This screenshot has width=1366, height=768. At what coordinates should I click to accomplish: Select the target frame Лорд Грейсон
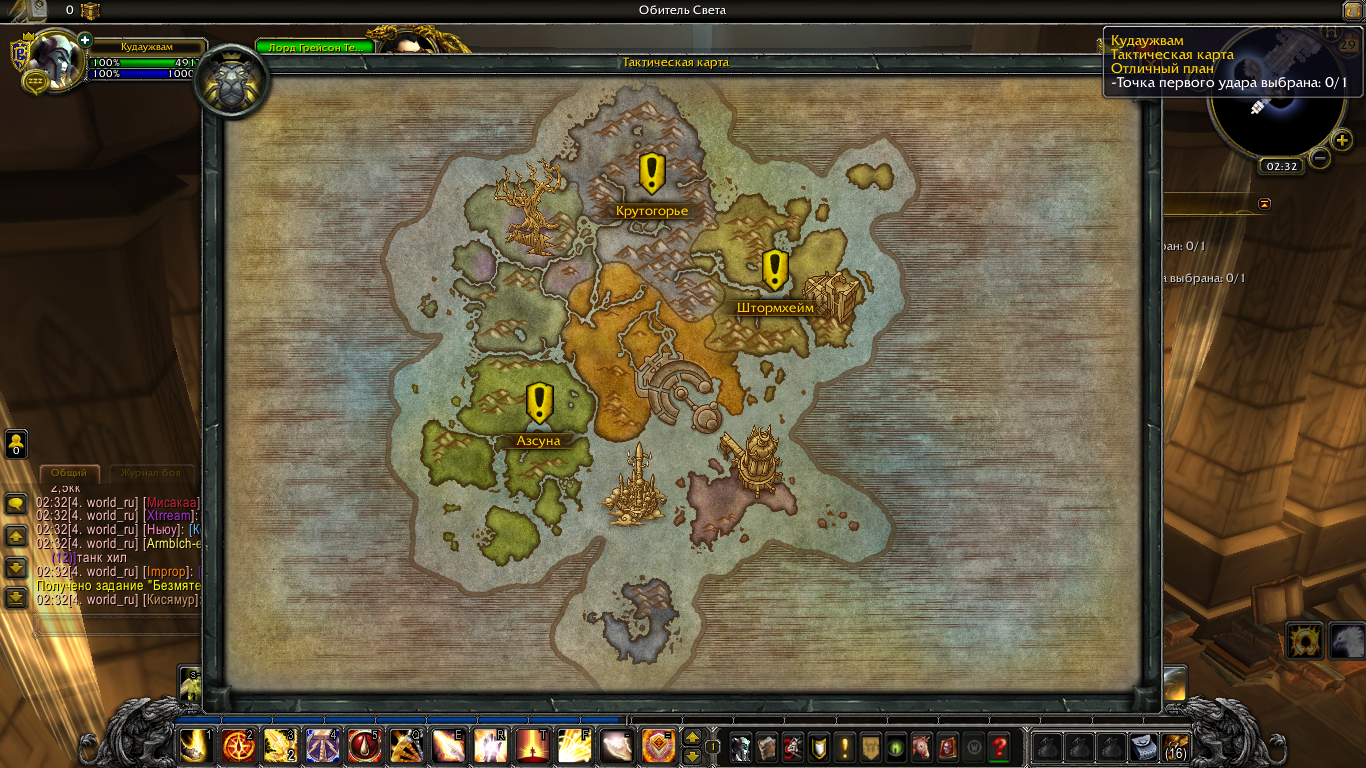[315, 47]
